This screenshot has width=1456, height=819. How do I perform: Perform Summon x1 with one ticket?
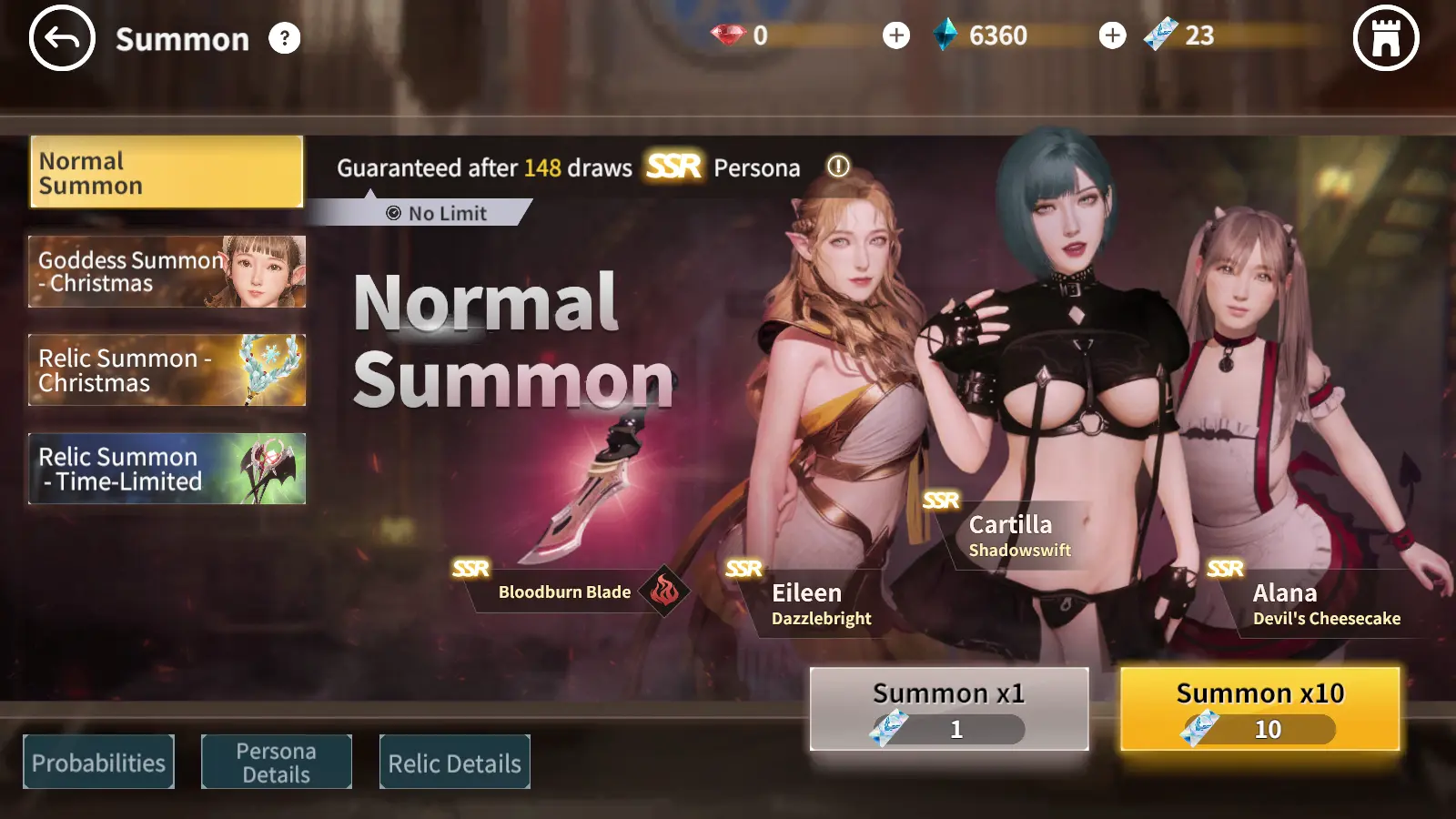948,709
